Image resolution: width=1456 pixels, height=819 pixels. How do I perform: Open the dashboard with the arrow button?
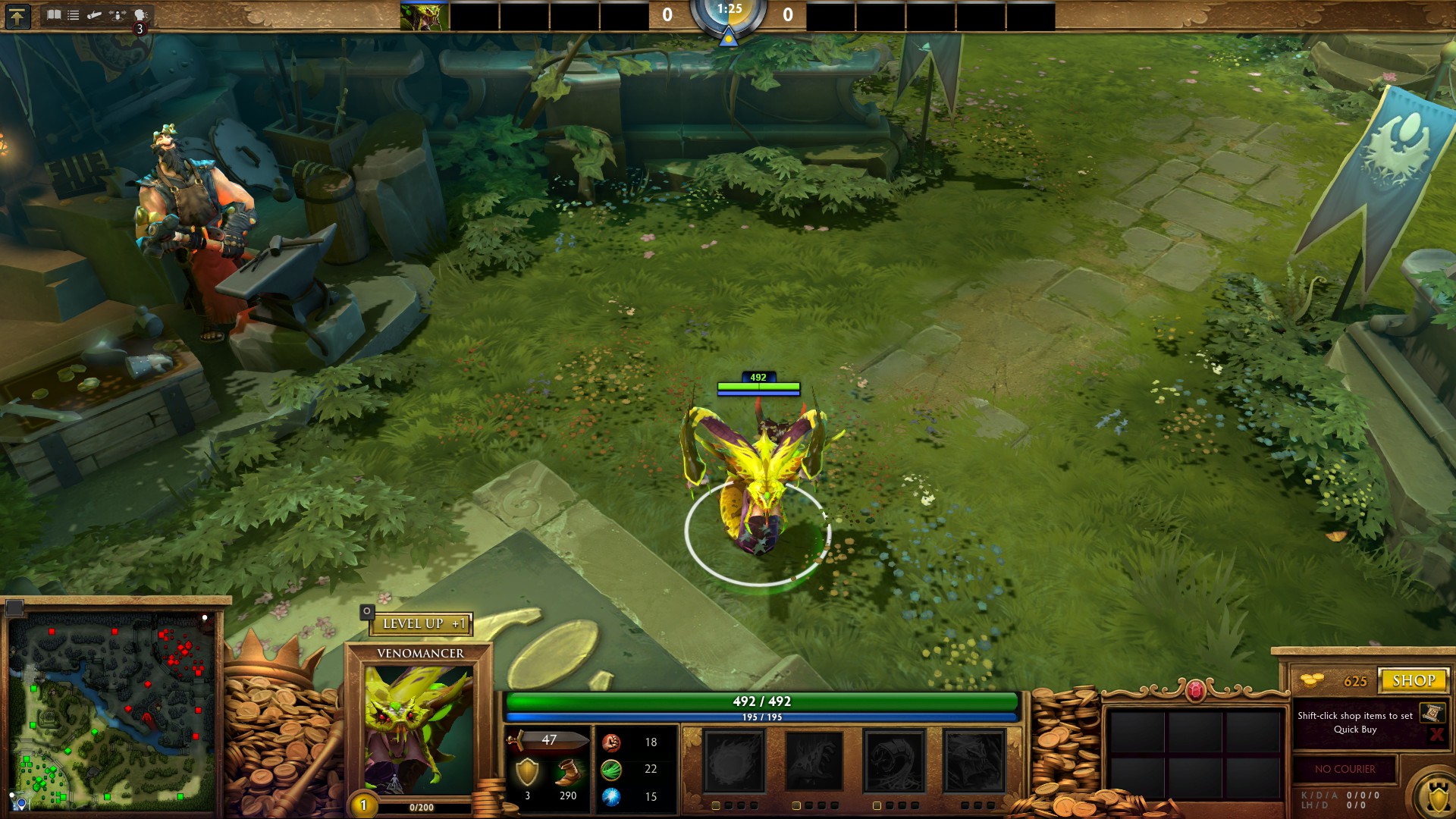(17, 16)
